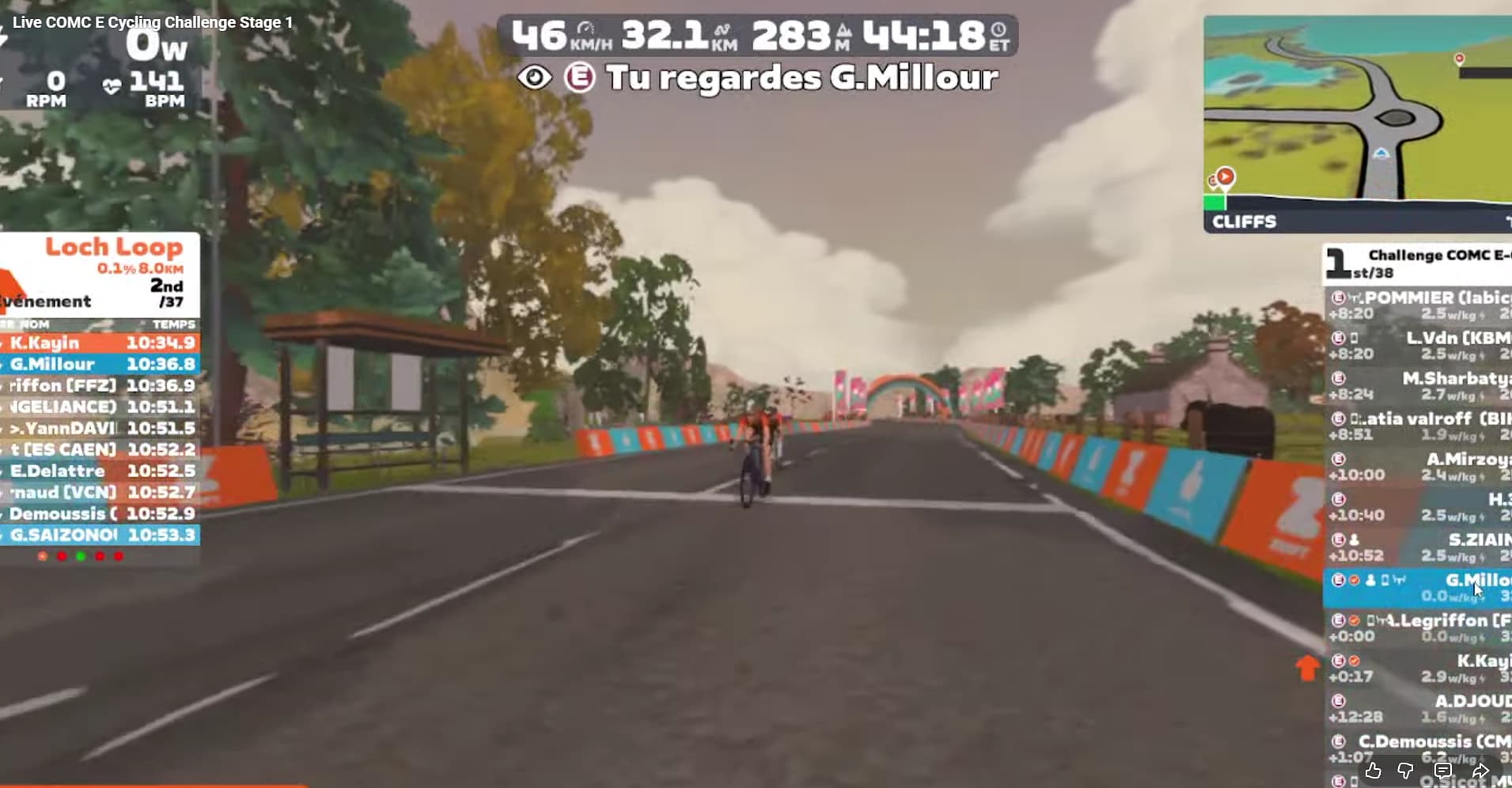Click the highlighted G.Millour row in the rider list

point(1424,585)
